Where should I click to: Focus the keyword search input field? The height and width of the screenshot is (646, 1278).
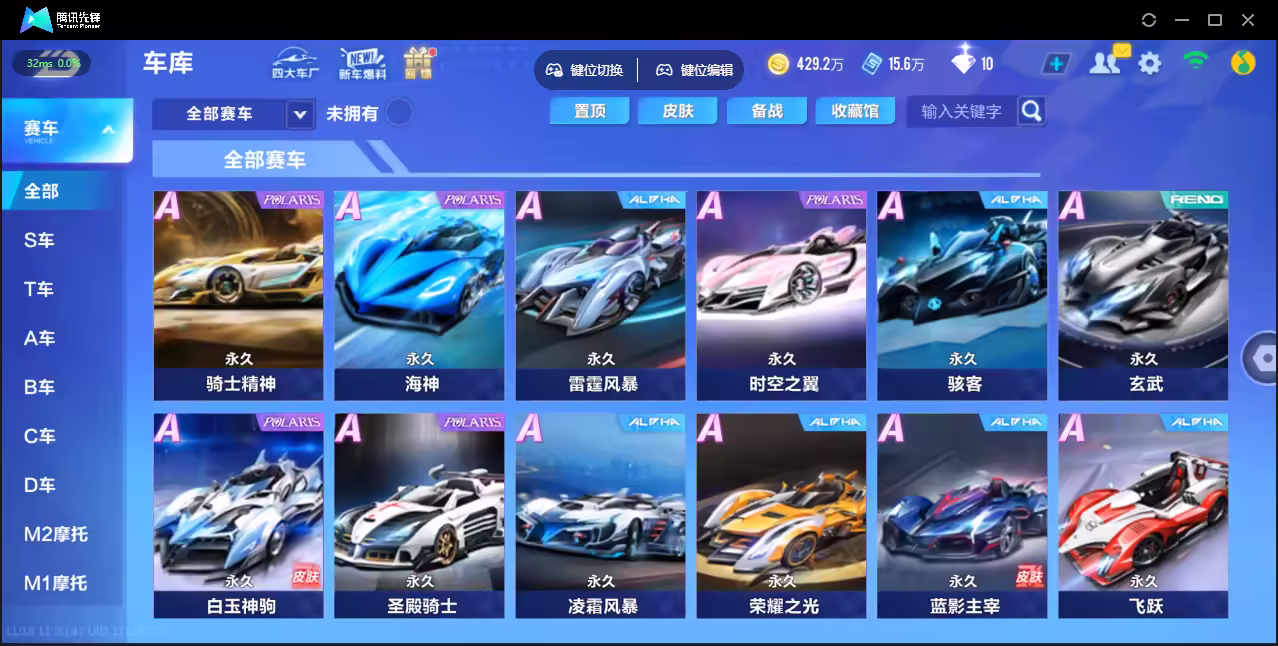coord(961,111)
